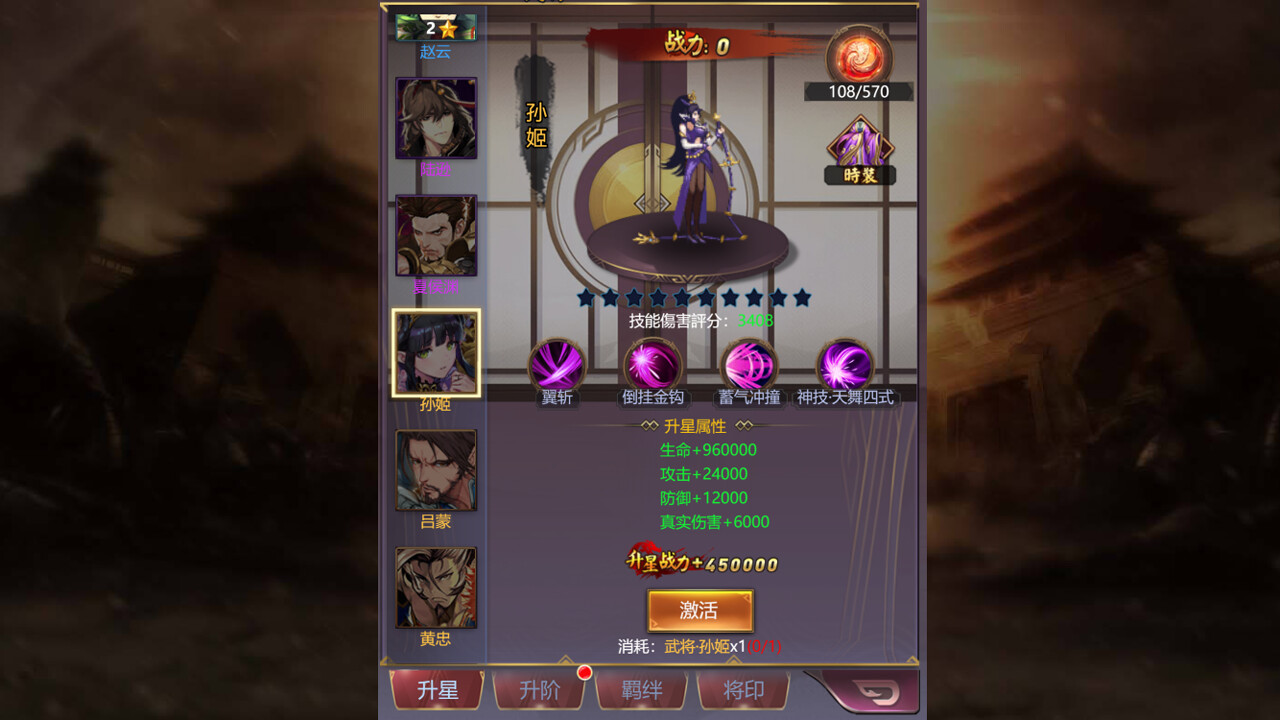
Task: Open the 羁绊 tab
Action: [641, 689]
